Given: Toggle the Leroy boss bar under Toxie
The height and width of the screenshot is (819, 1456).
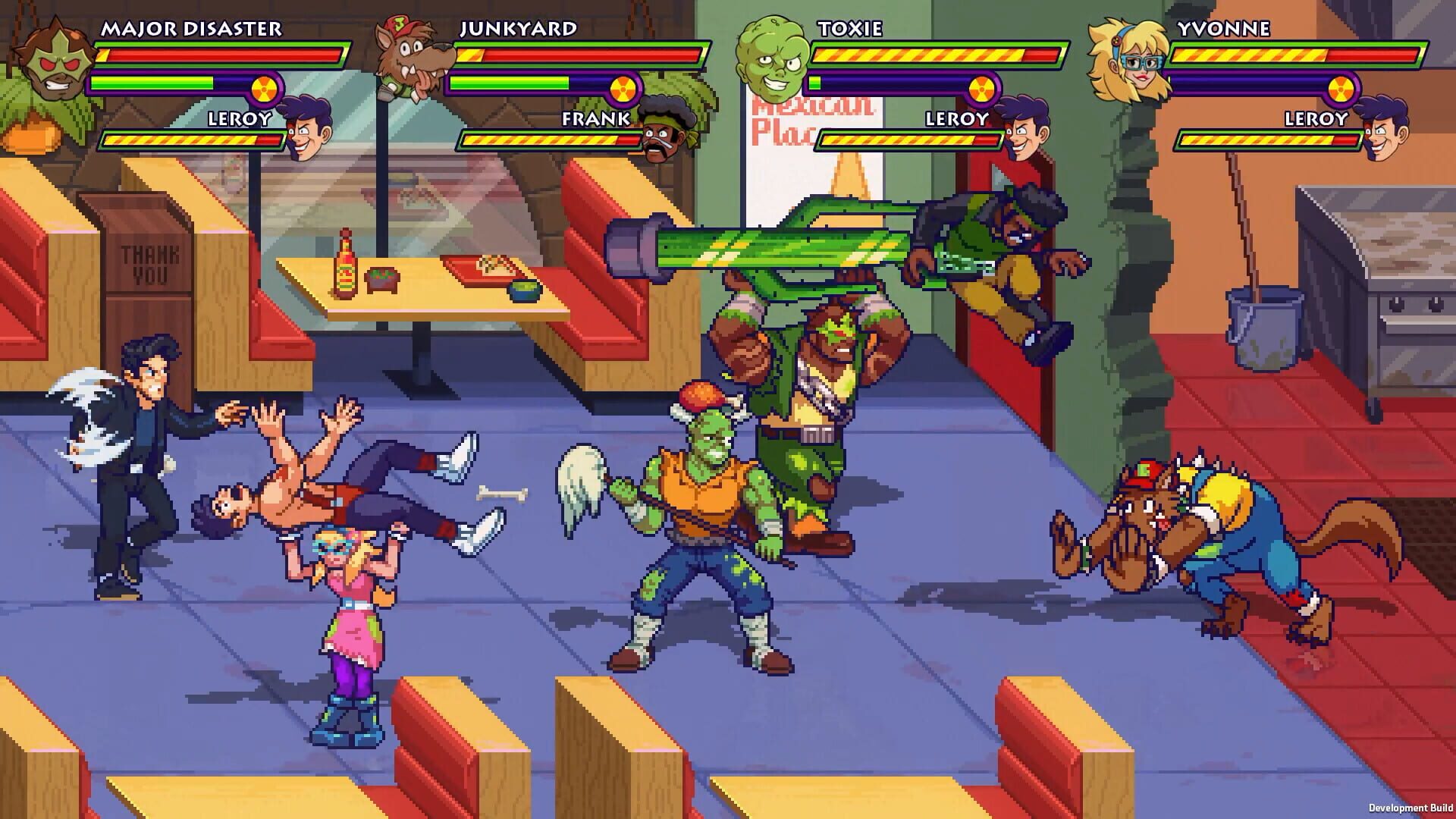Looking at the screenshot, I should 910,140.
